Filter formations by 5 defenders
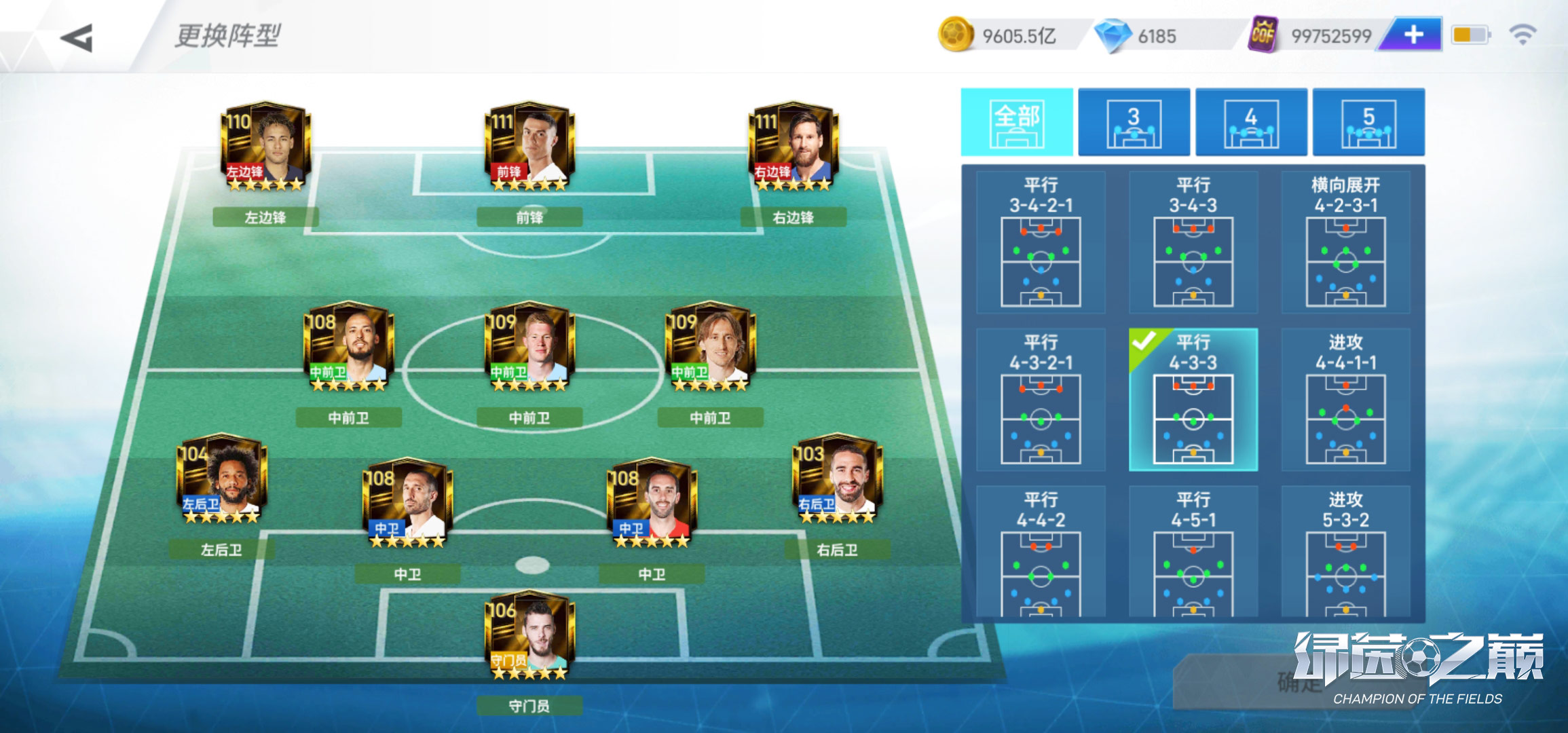Screen dimensions: 1568x733 click(x=1368, y=123)
